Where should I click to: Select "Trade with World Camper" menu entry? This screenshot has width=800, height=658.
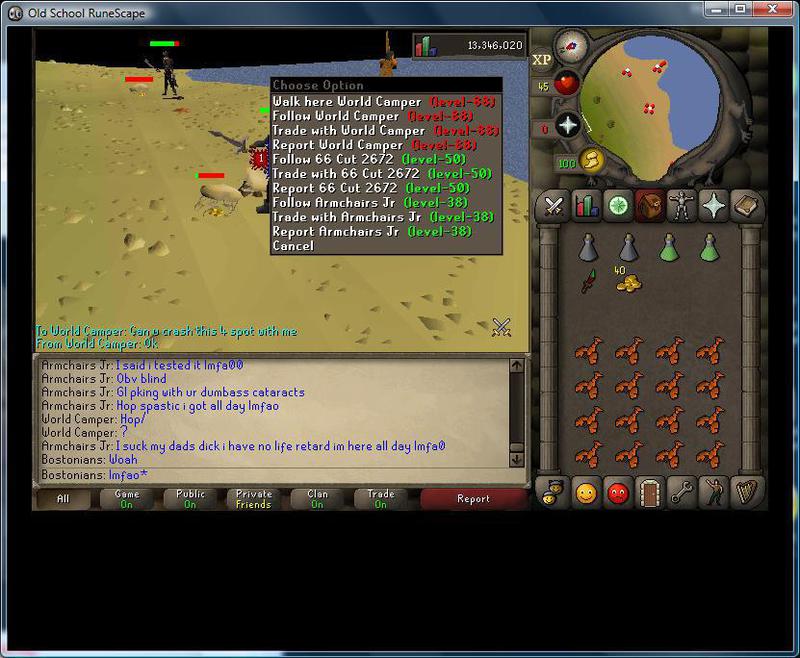pos(348,131)
